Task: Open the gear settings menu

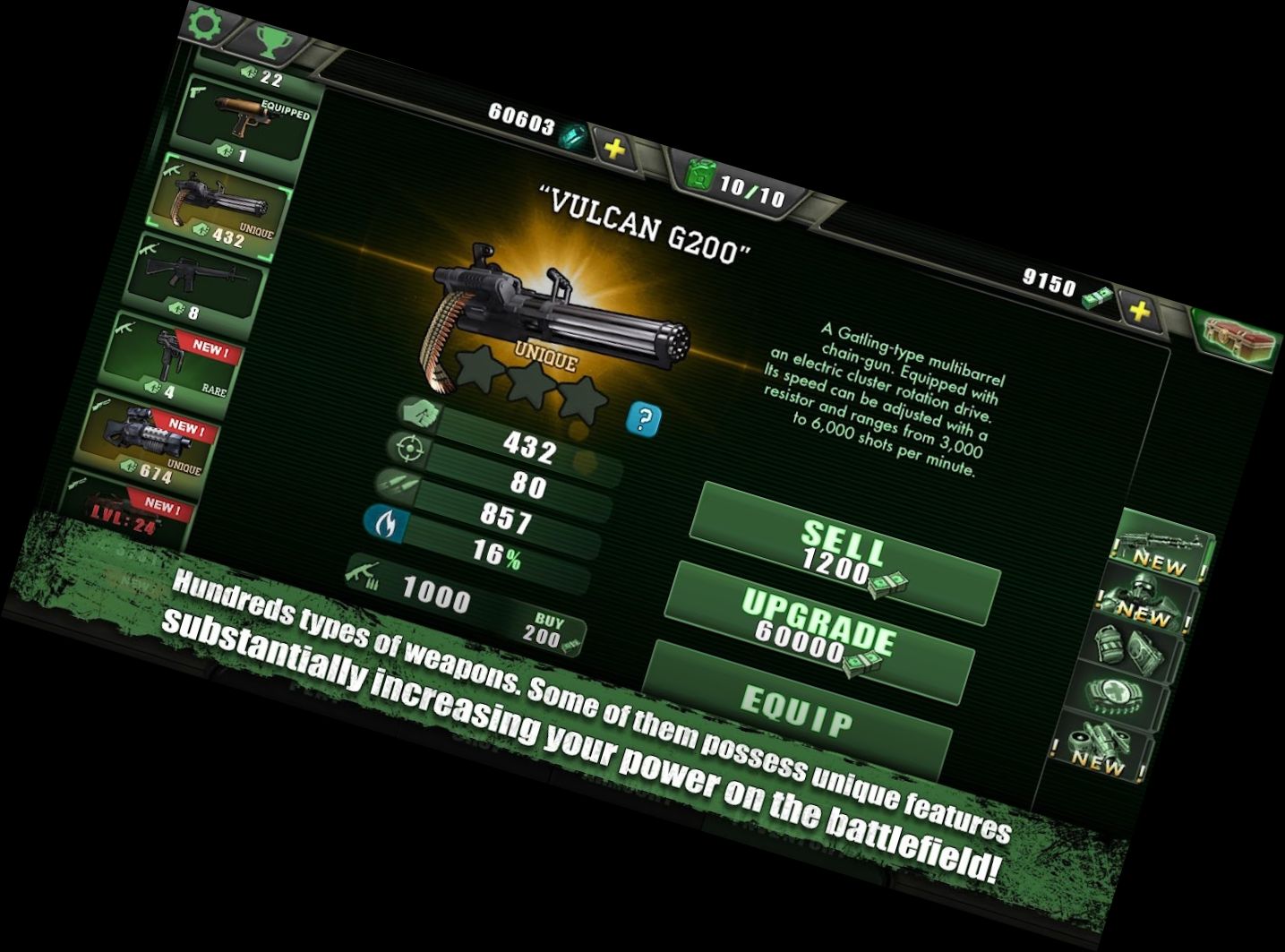Action: tap(205, 24)
